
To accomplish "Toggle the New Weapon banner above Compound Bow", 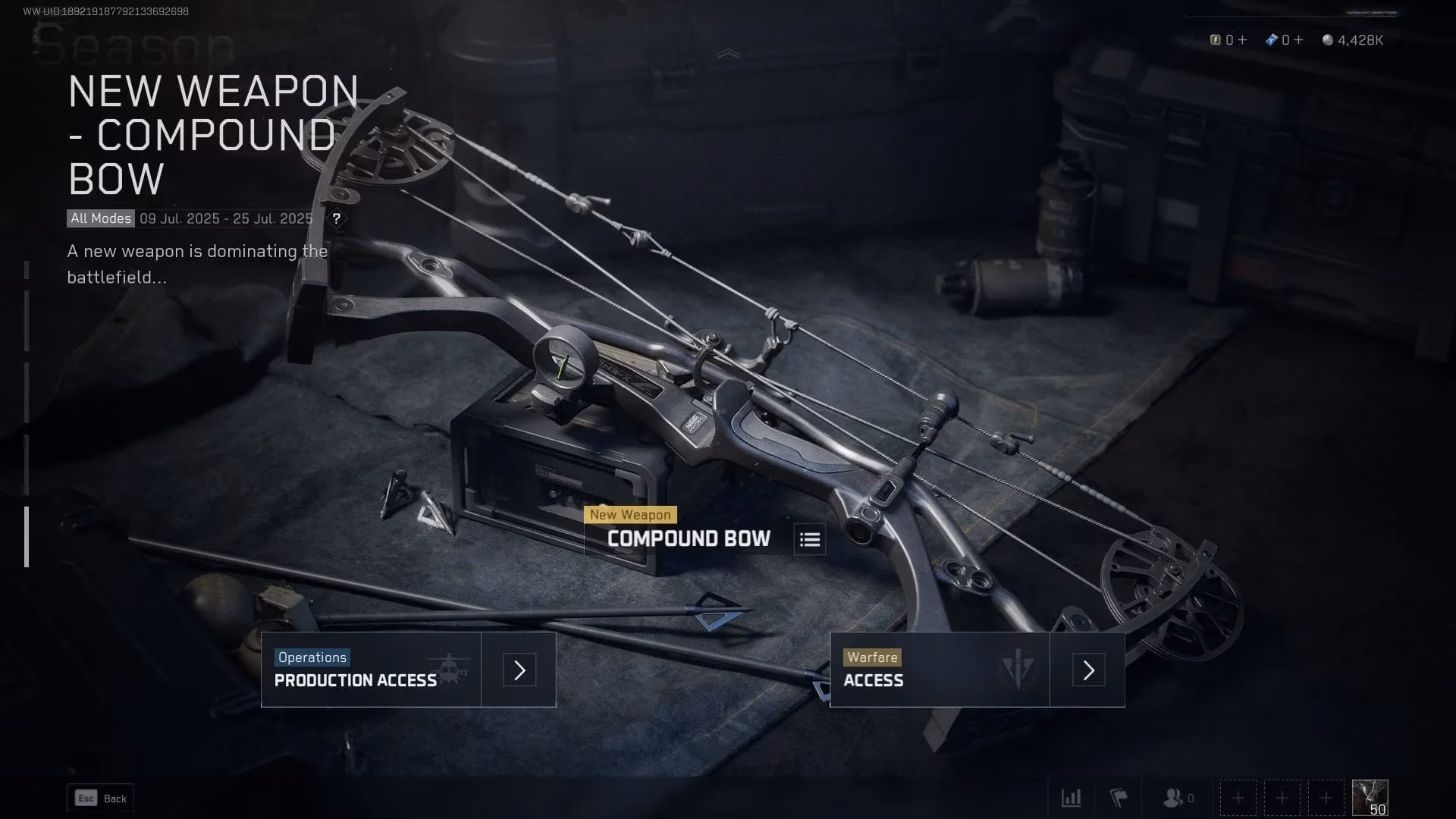I will pyautogui.click(x=632, y=514).
